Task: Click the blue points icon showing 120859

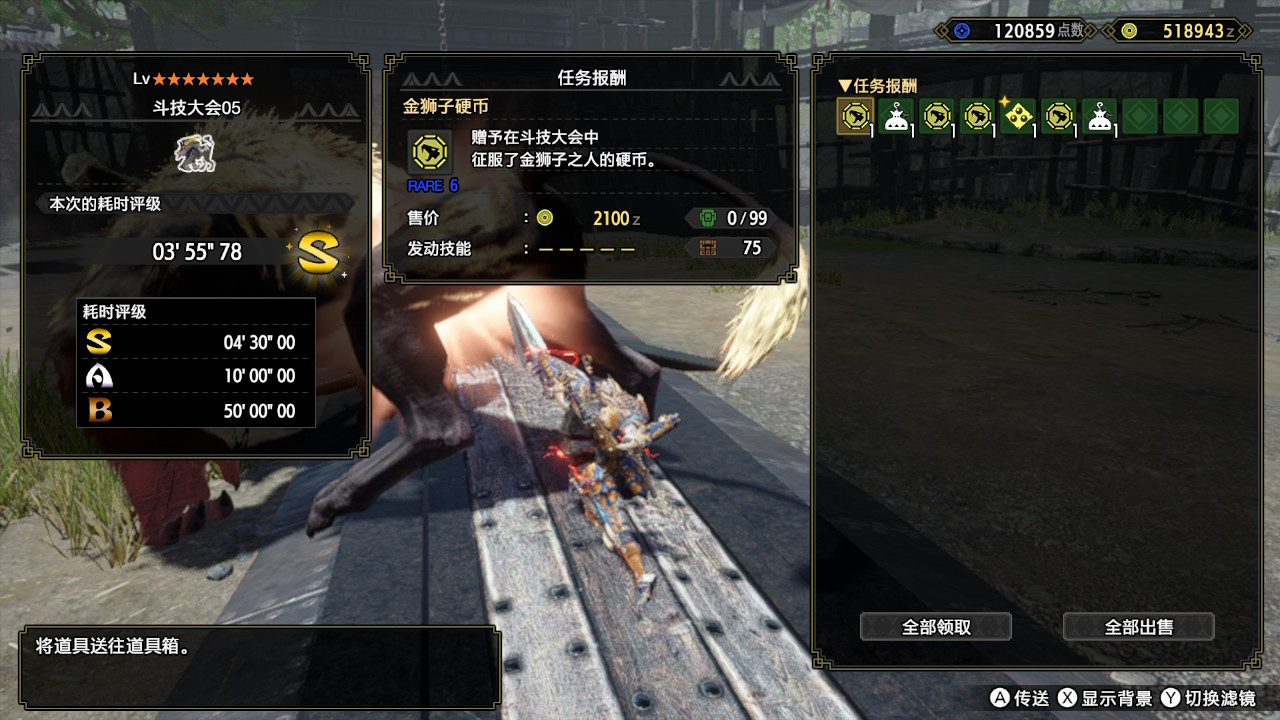Action: (x=961, y=30)
